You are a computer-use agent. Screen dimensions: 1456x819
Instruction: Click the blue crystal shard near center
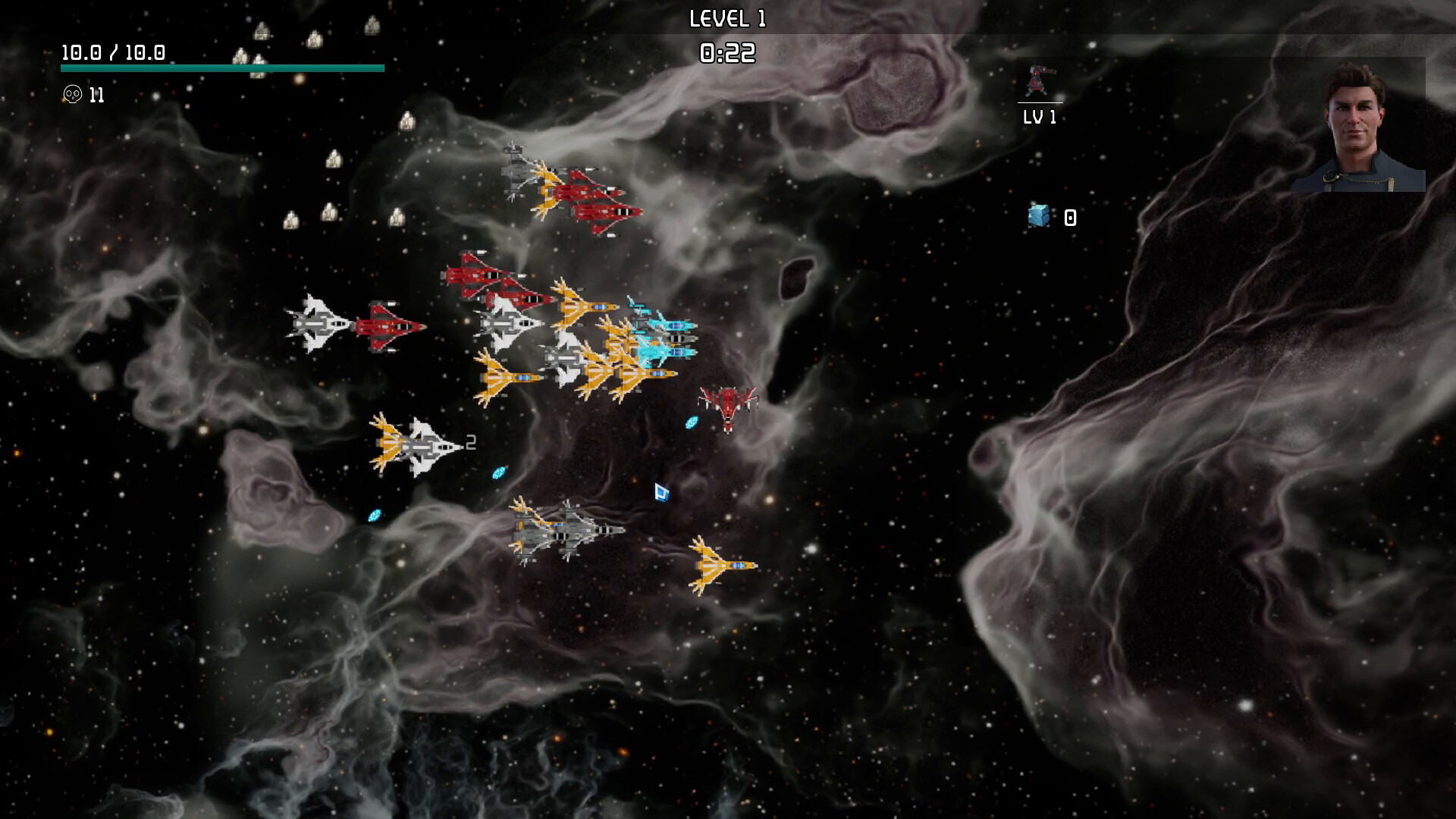[692, 424]
